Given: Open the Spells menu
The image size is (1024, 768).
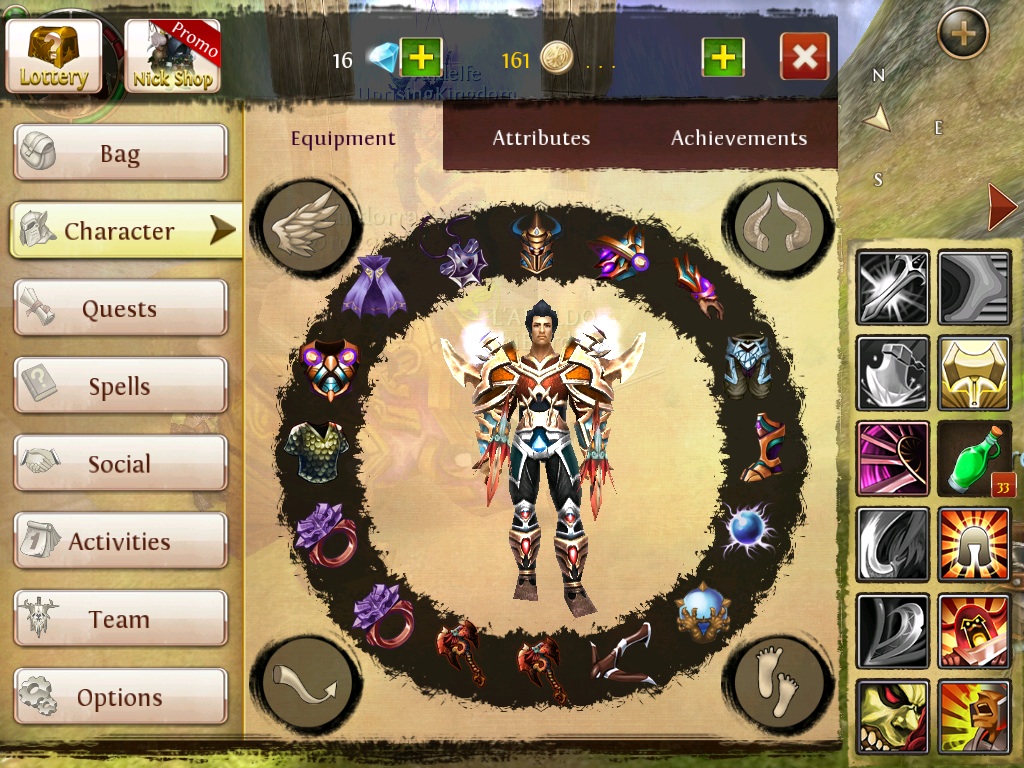Looking at the screenshot, I should pyautogui.click(x=120, y=386).
